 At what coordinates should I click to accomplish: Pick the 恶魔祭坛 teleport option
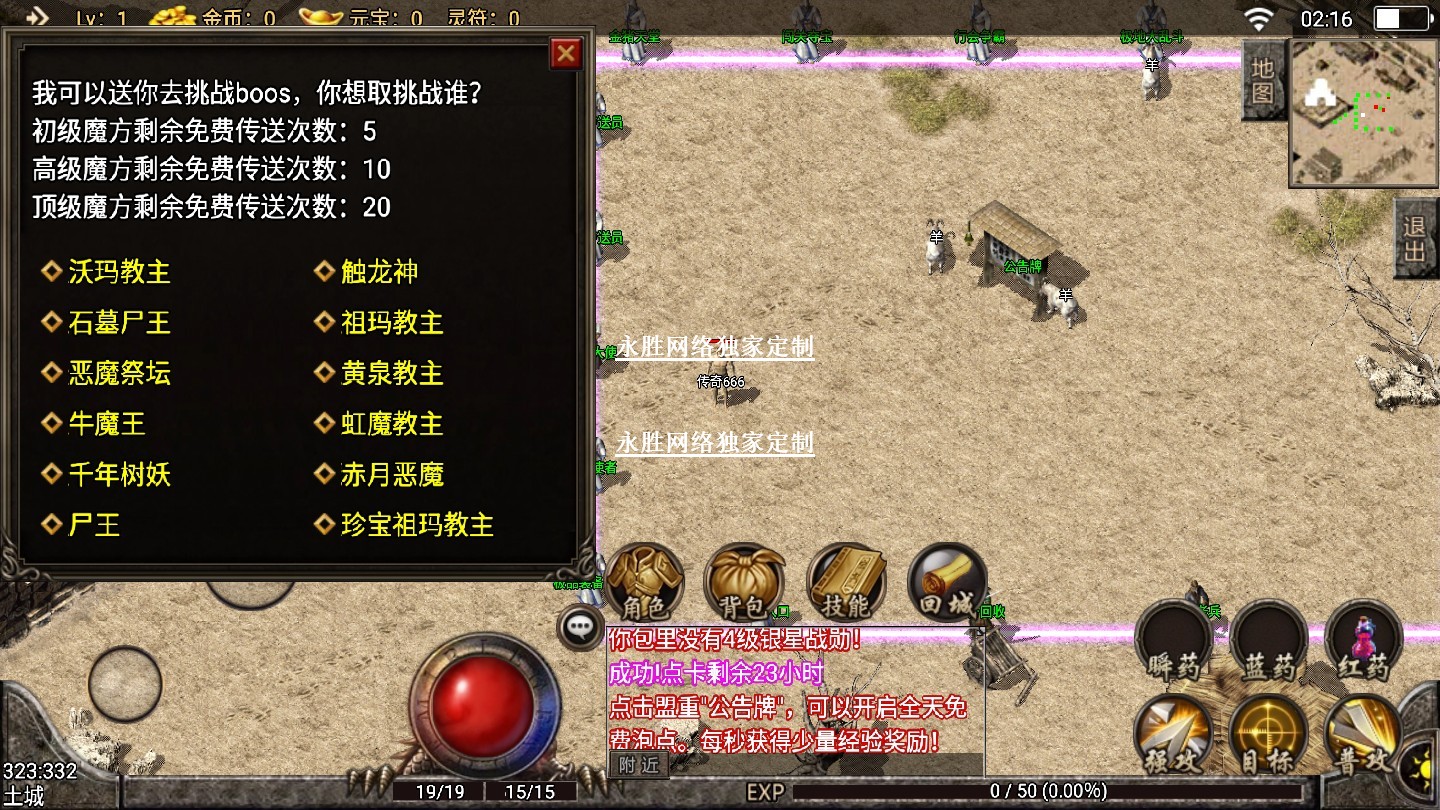coord(118,374)
